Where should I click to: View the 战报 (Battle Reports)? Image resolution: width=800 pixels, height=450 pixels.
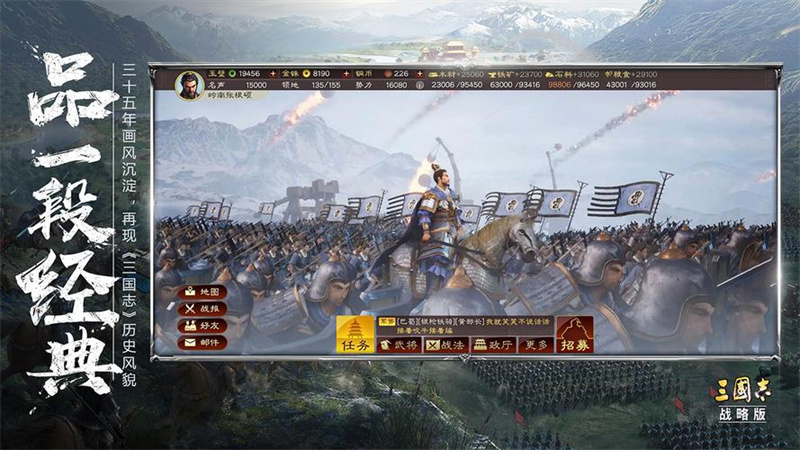[x=201, y=308]
